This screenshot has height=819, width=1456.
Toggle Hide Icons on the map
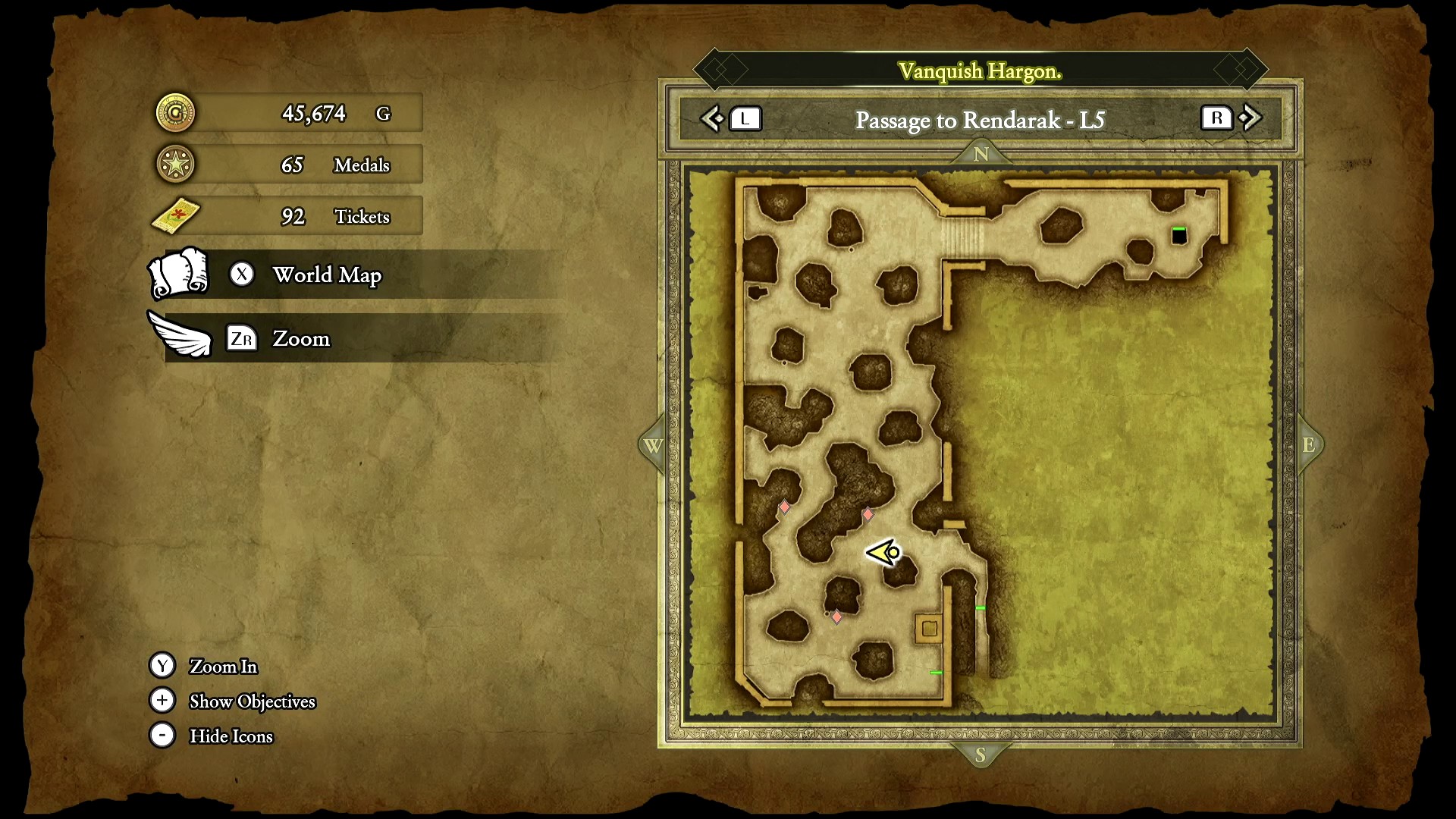click(x=231, y=736)
